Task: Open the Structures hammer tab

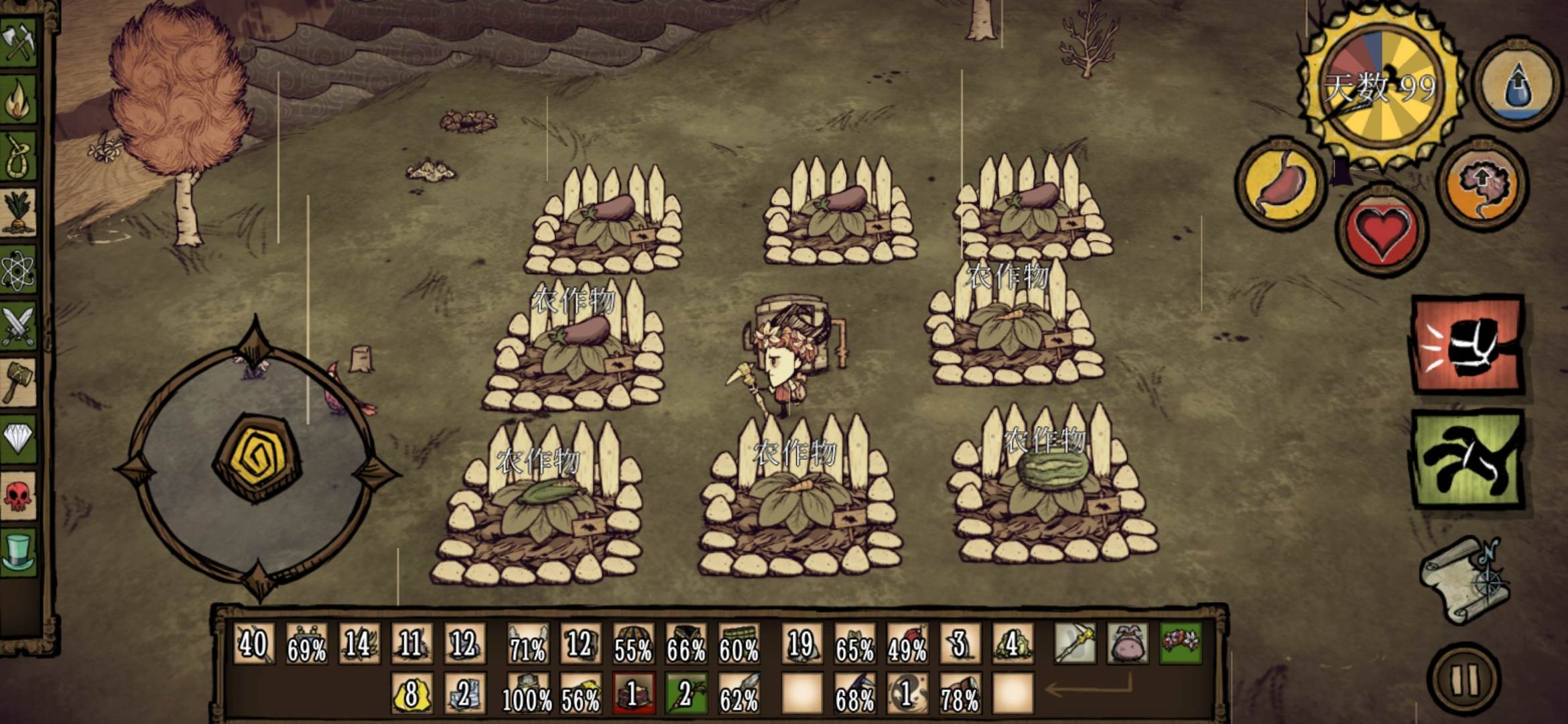Action: (18, 383)
